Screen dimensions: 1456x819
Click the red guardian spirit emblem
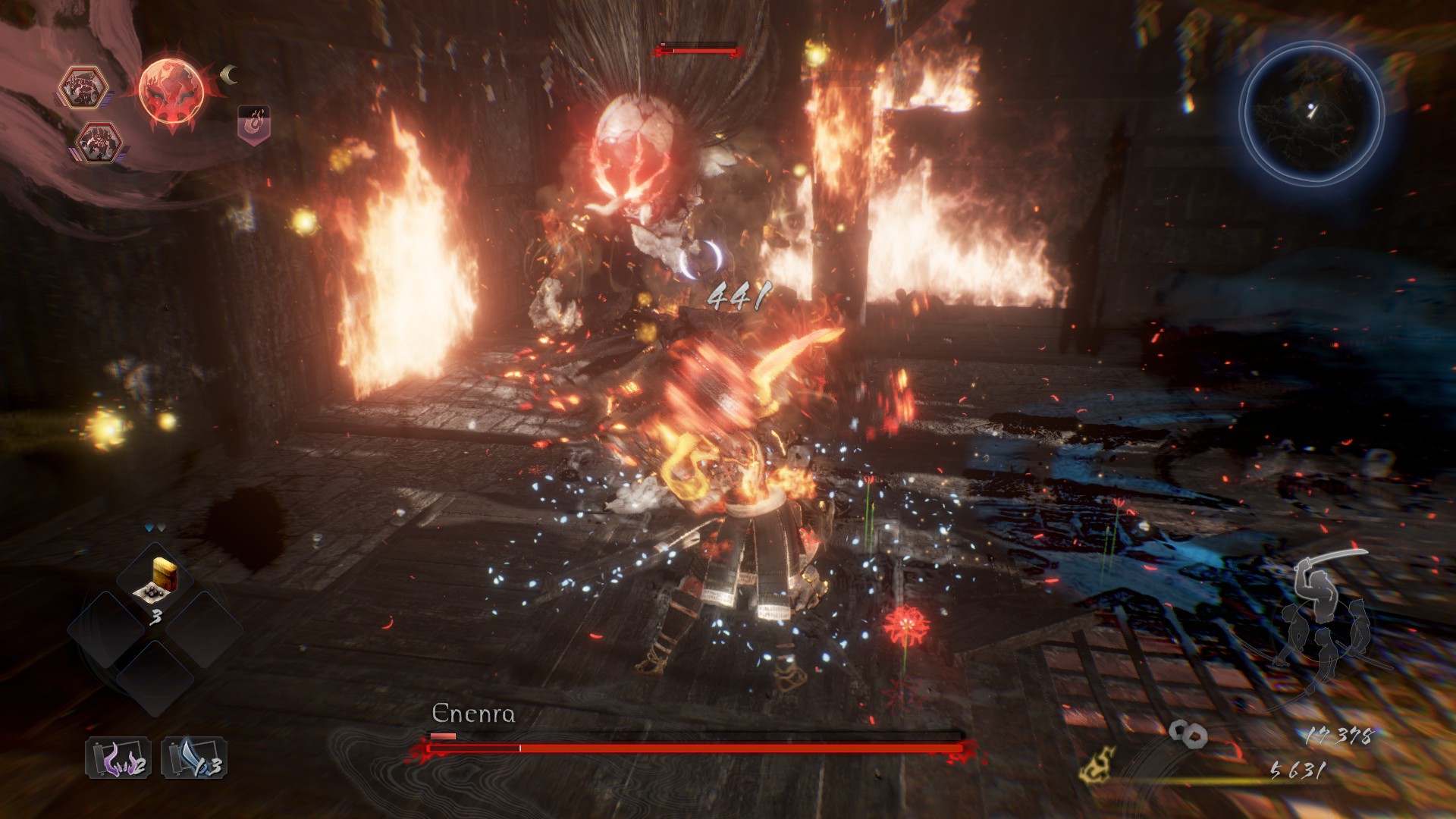(171, 93)
